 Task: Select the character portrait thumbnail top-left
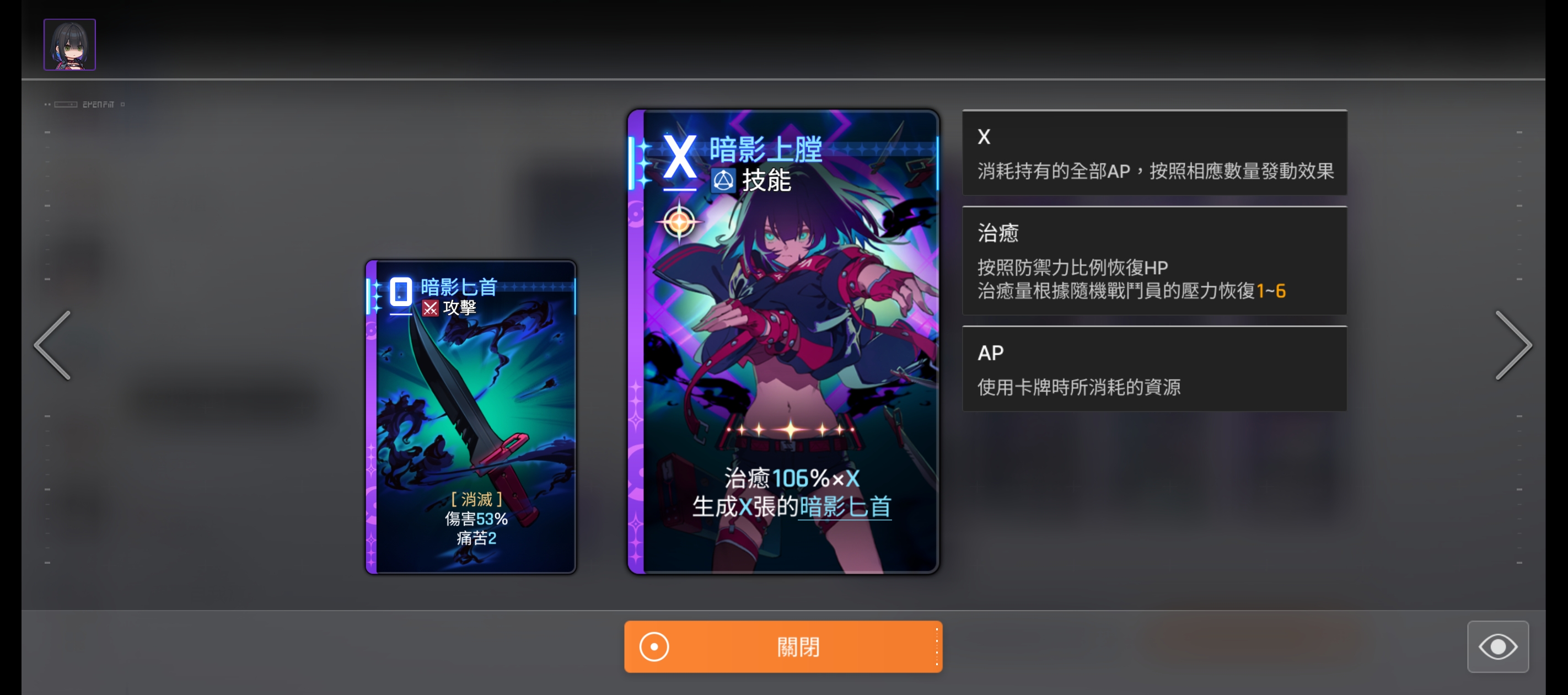tap(69, 44)
